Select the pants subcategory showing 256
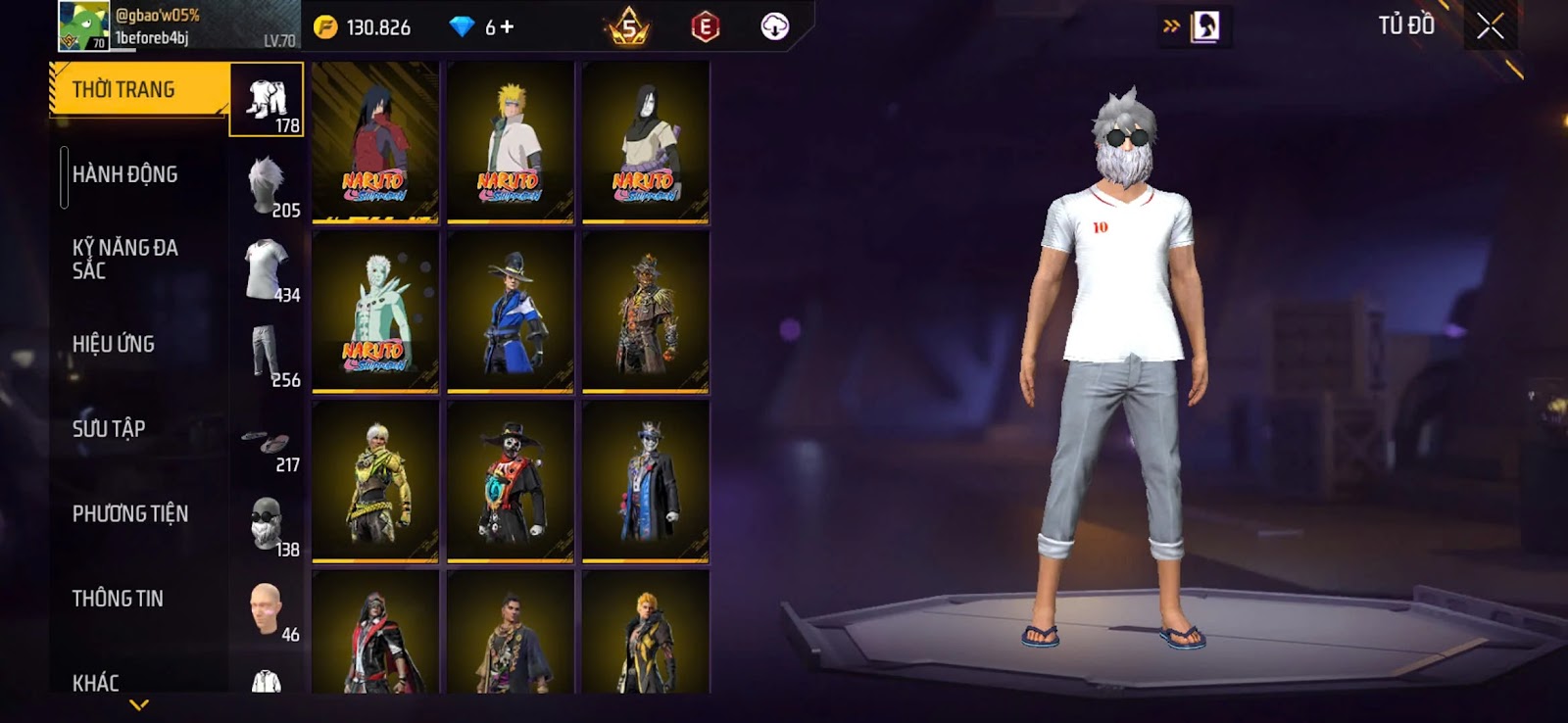 tap(267, 355)
